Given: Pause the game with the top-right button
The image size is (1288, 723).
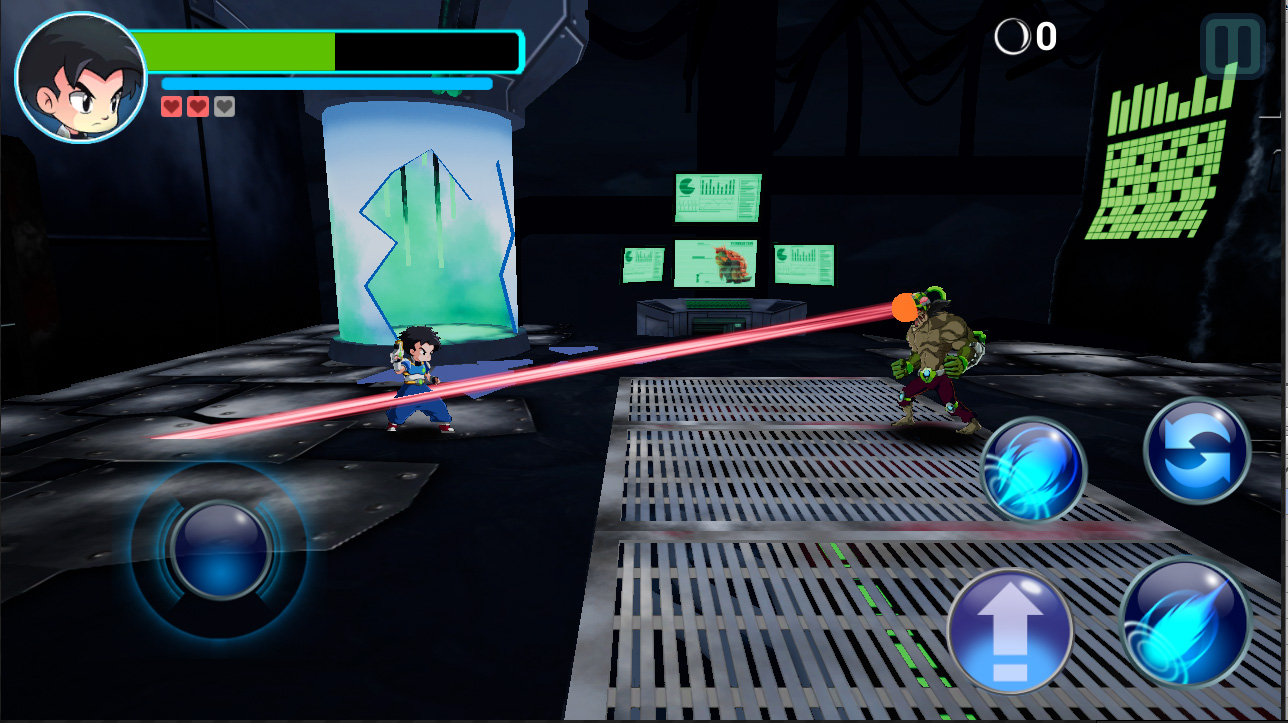Looking at the screenshot, I should tap(1233, 46).
